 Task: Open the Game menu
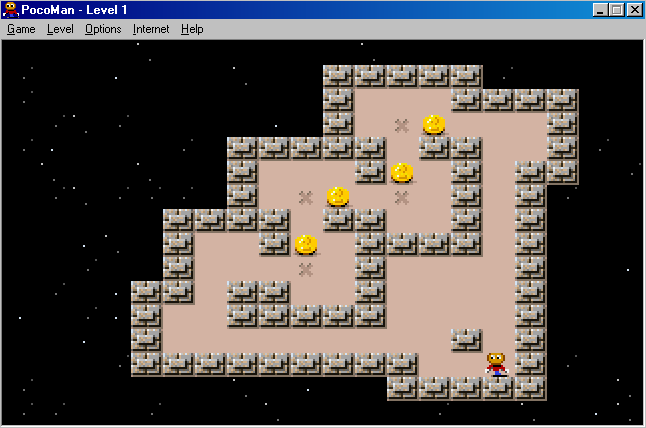point(21,29)
